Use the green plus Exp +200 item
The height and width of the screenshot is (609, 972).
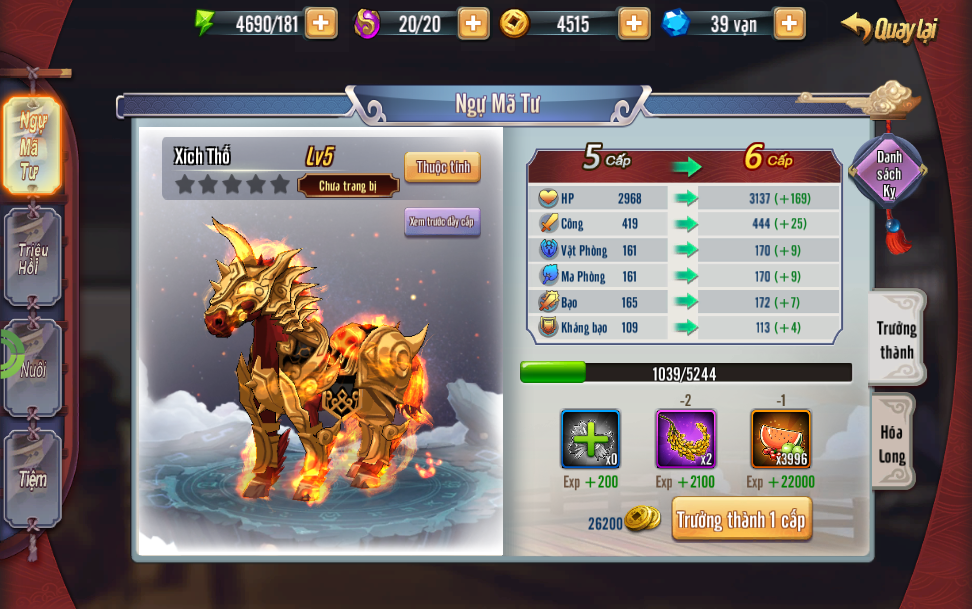coord(590,439)
